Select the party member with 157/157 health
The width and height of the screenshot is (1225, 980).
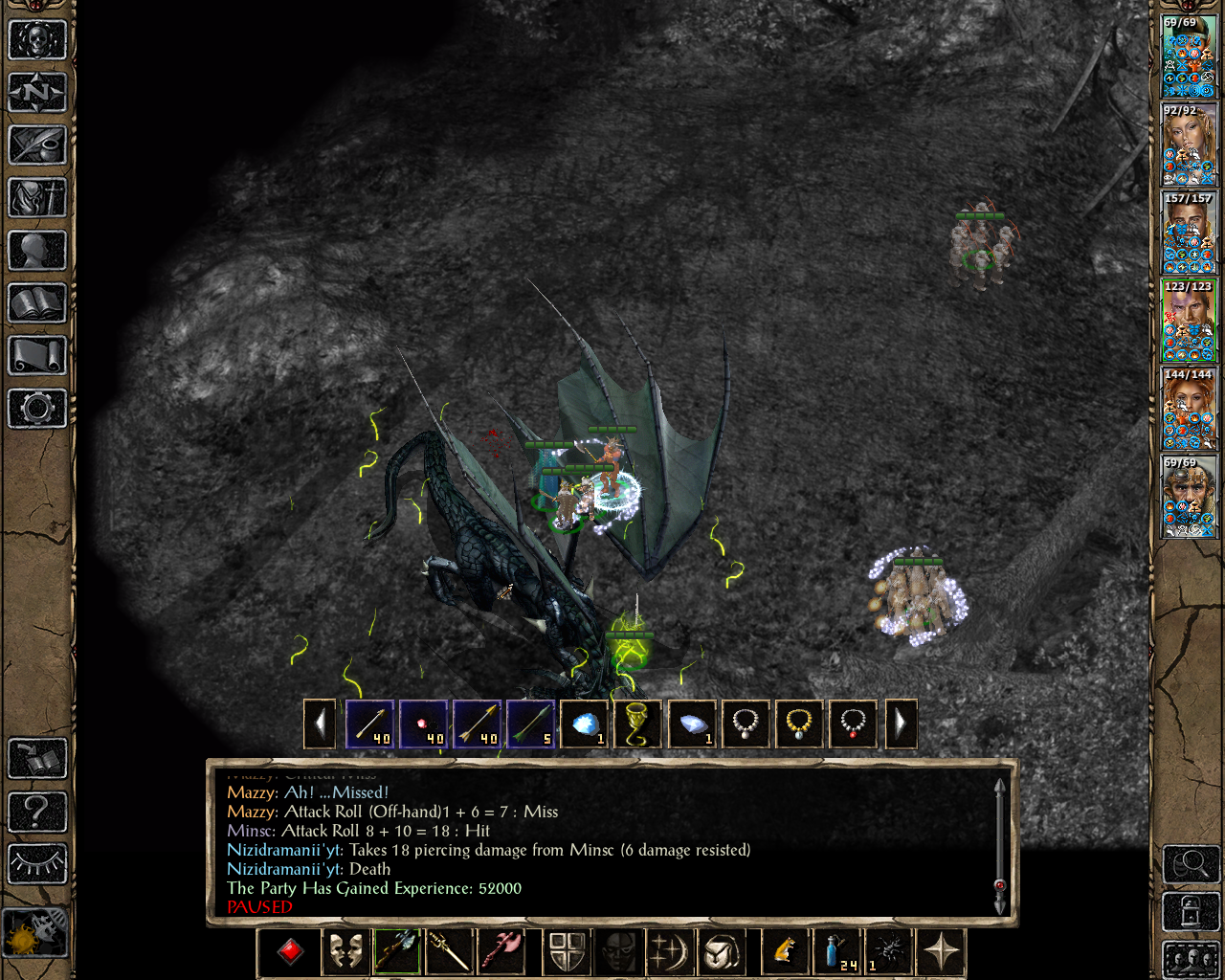pos(1189,234)
